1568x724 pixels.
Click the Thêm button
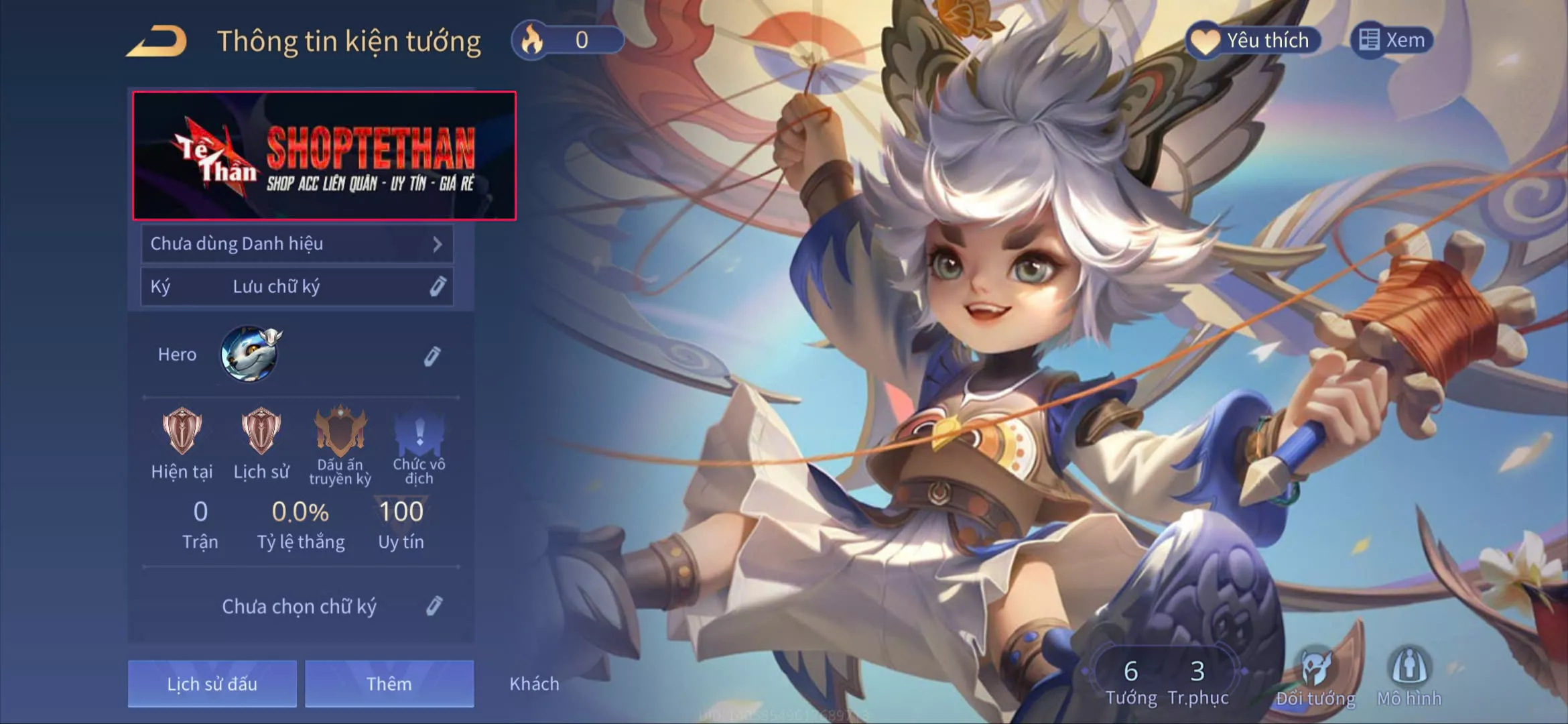pos(389,684)
